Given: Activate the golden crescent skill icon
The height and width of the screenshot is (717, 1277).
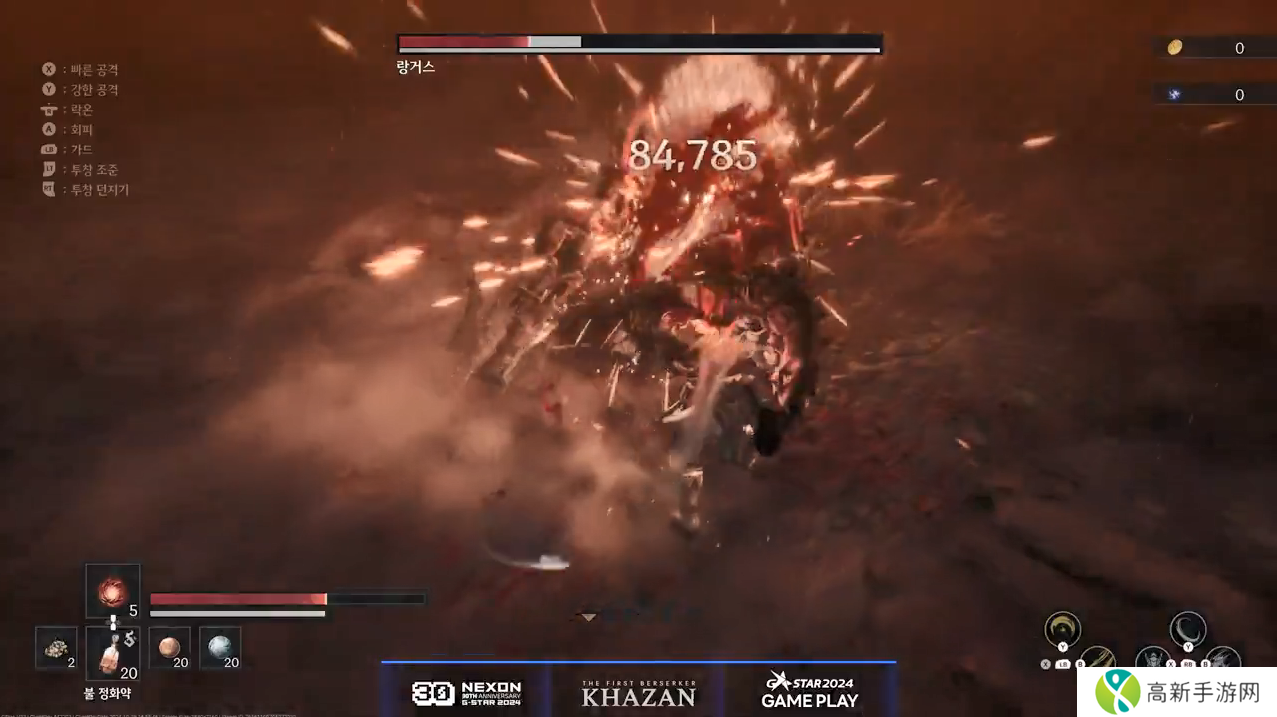Looking at the screenshot, I should coord(1062,629).
